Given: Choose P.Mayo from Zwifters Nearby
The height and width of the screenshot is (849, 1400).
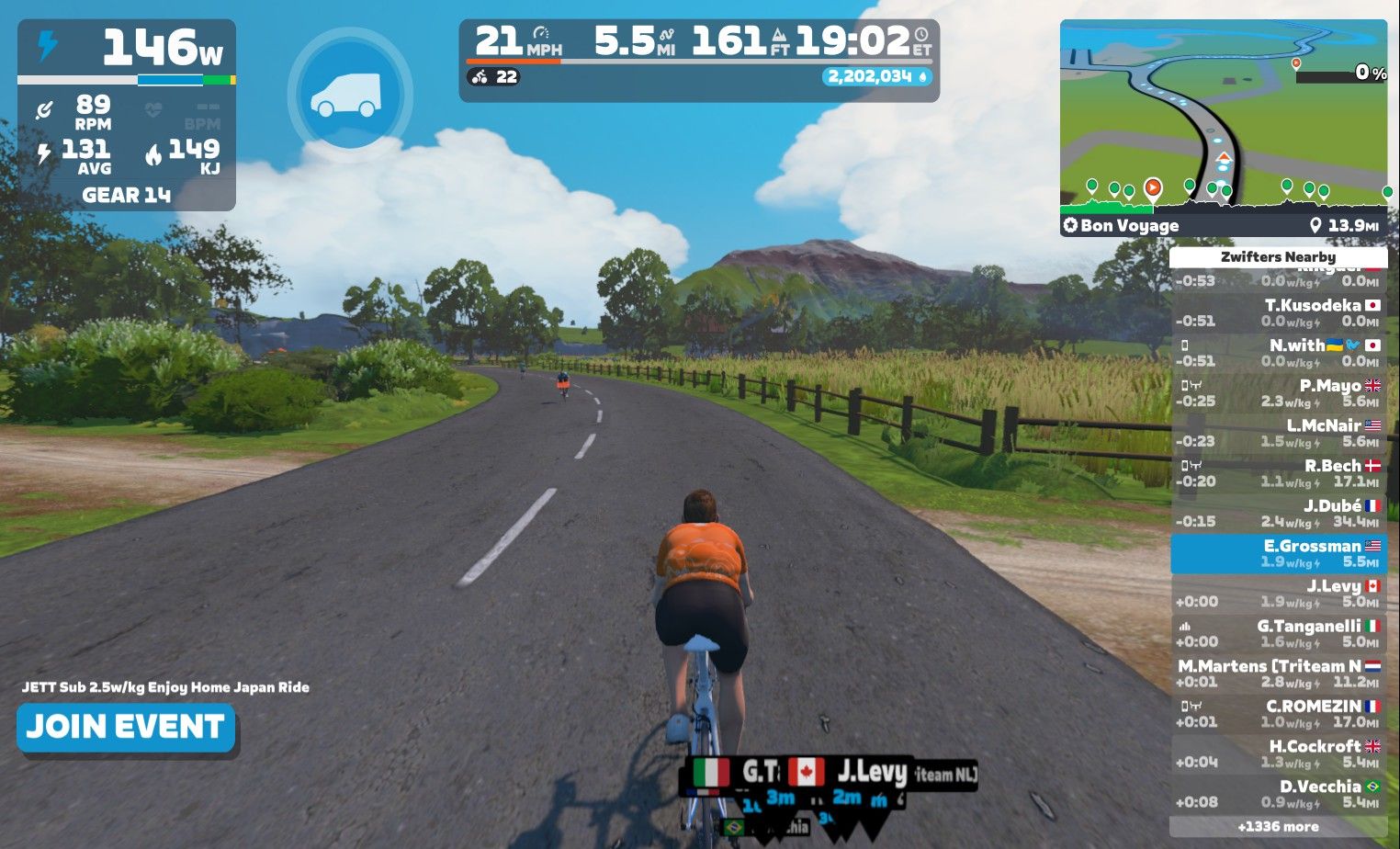Looking at the screenshot, I should tap(1279, 393).
